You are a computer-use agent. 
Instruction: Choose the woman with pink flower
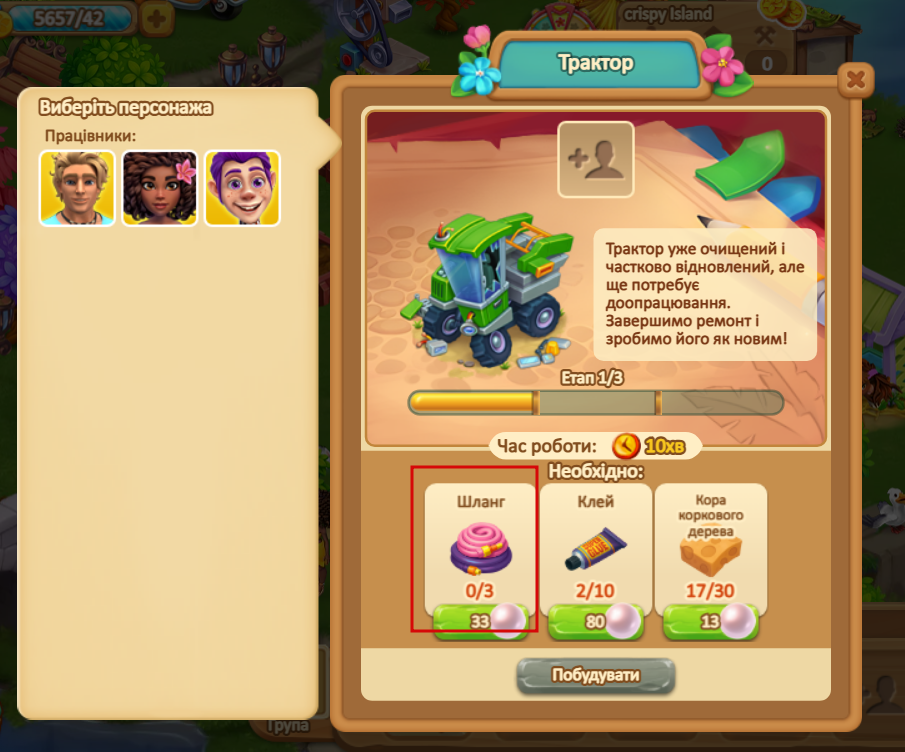coord(160,187)
